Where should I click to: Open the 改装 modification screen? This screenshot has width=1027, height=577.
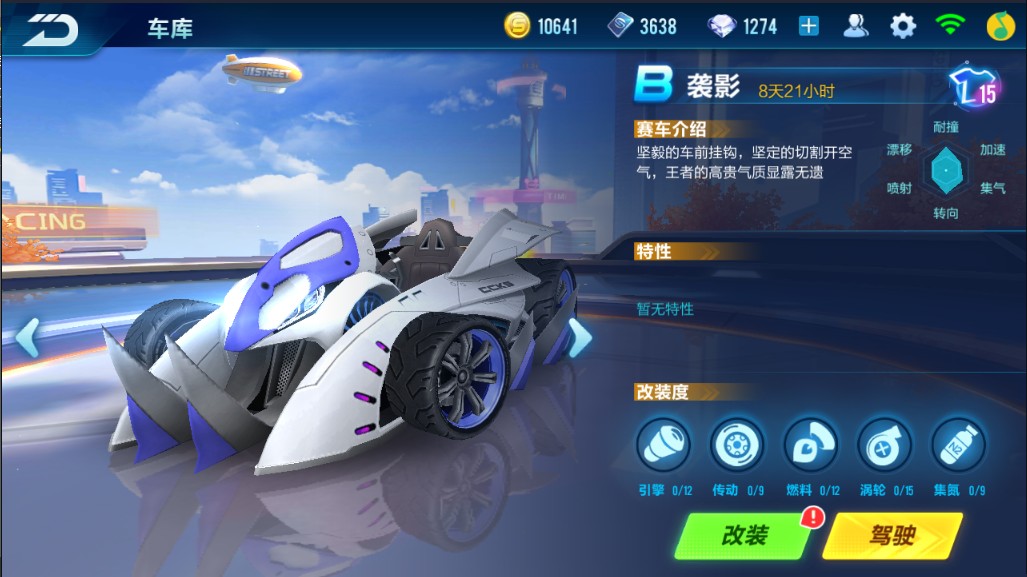pyautogui.click(x=743, y=535)
